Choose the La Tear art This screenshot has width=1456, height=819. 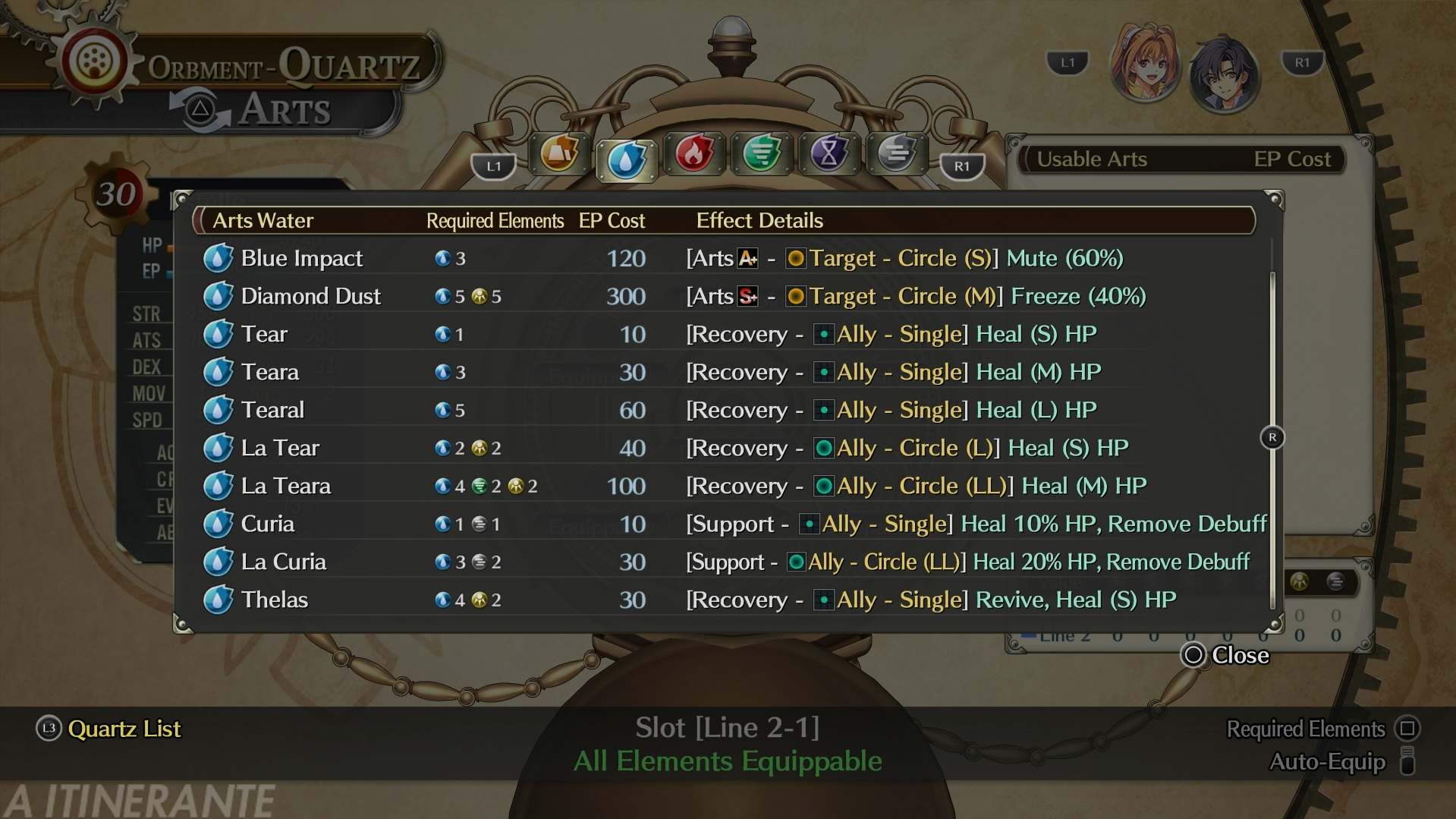pos(280,448)
